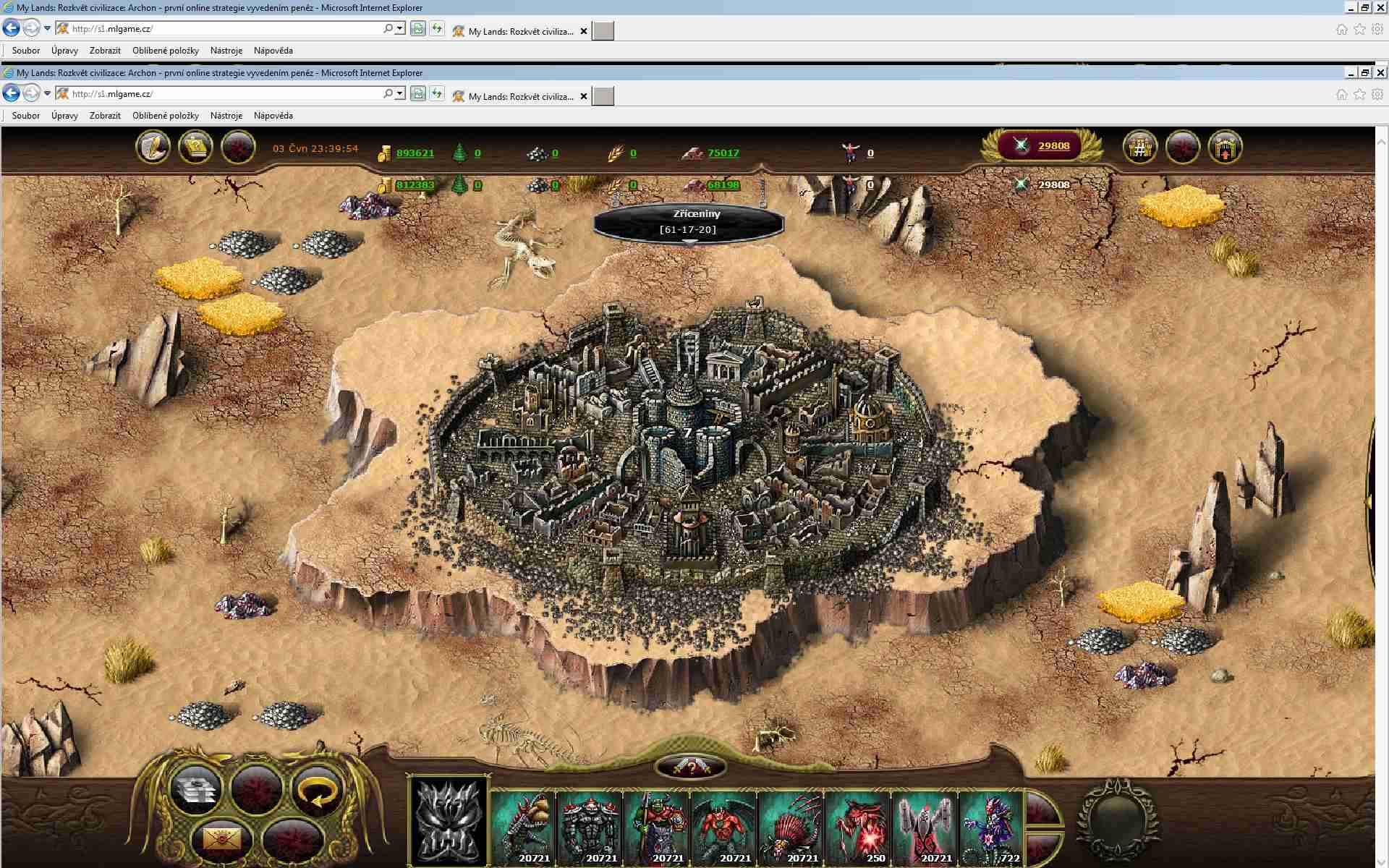Open the castle grid icon
Screen dimensions: 1389x868
[x=1139, y=148]
